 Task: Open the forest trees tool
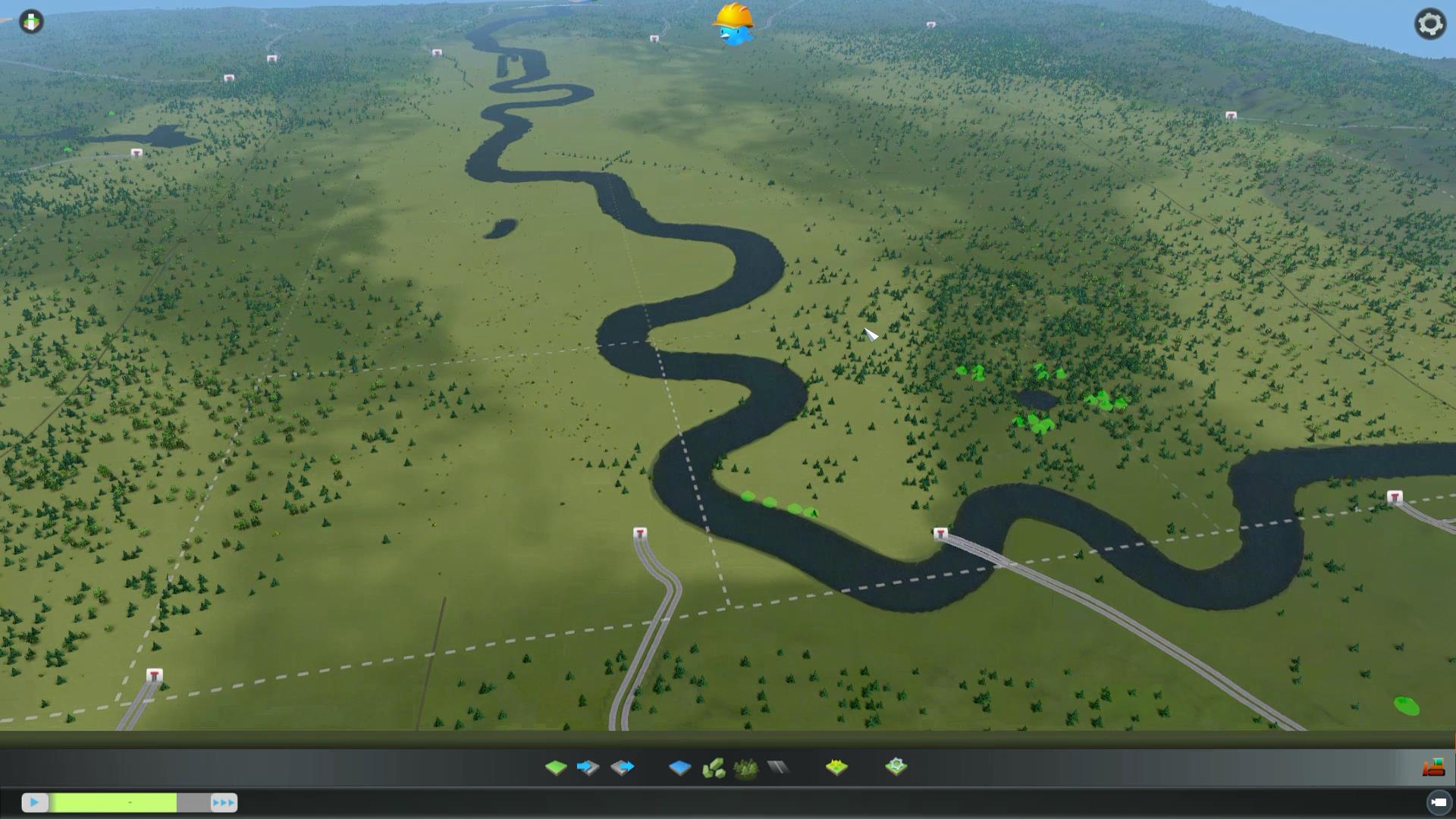pos(746,769)
